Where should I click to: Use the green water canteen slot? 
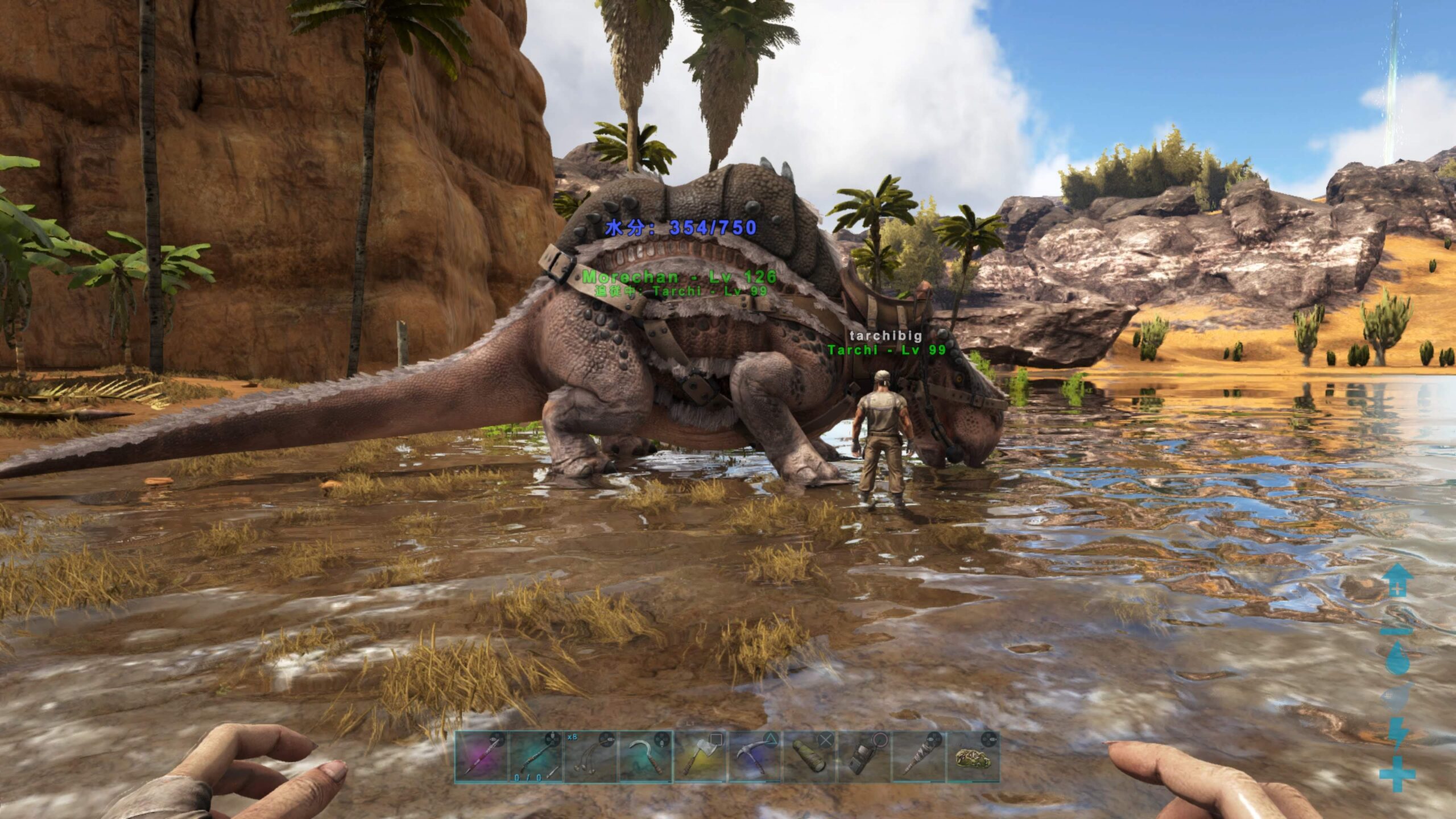point(809,756)
